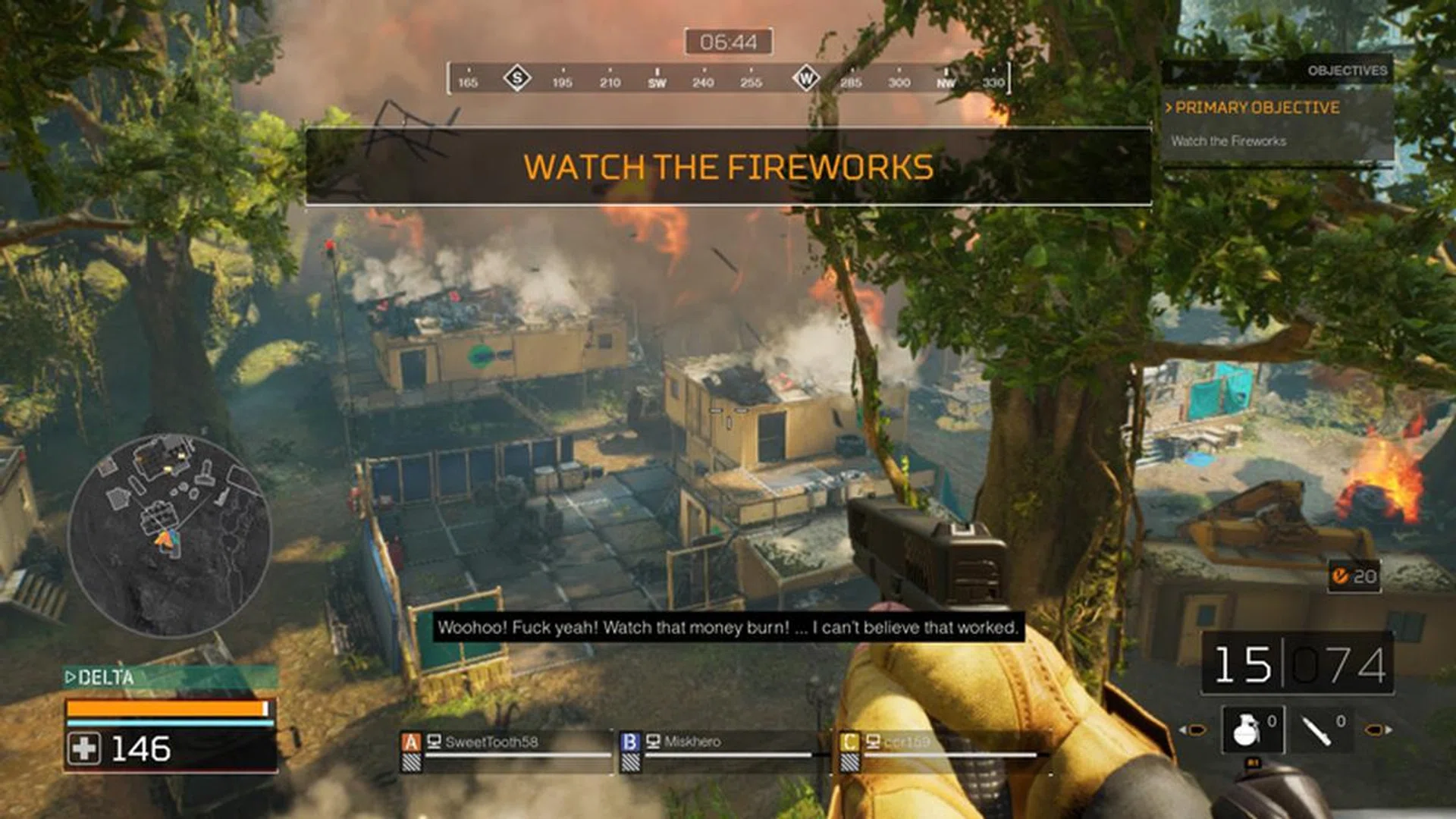Open the Primary Objective tracker
The width and height of the screenshot is (1456, 819).
click(1257, 108)
